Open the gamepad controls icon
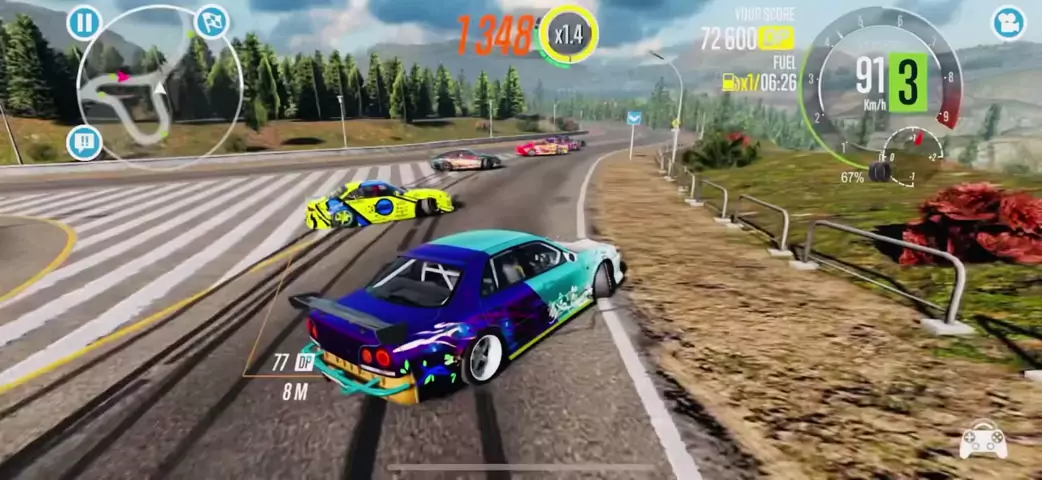 click(x=982, y=441)
